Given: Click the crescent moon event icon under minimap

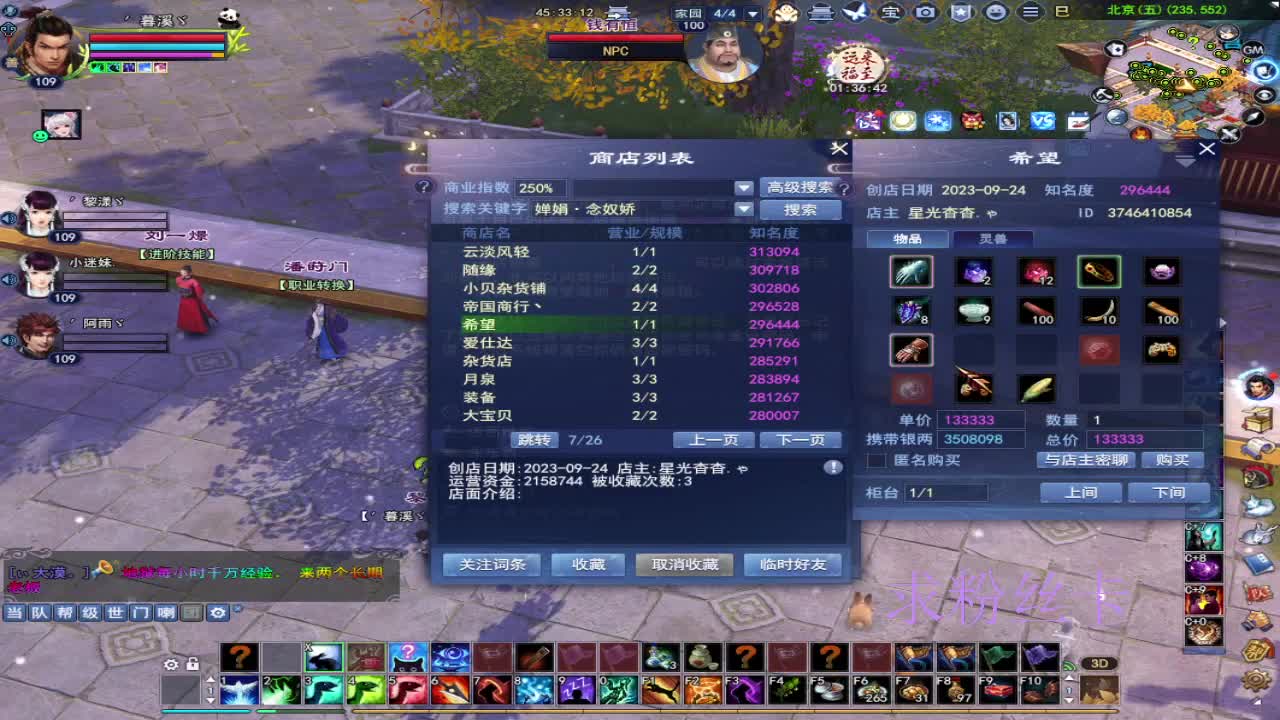Looking at the screenshot, I should 901,120.
